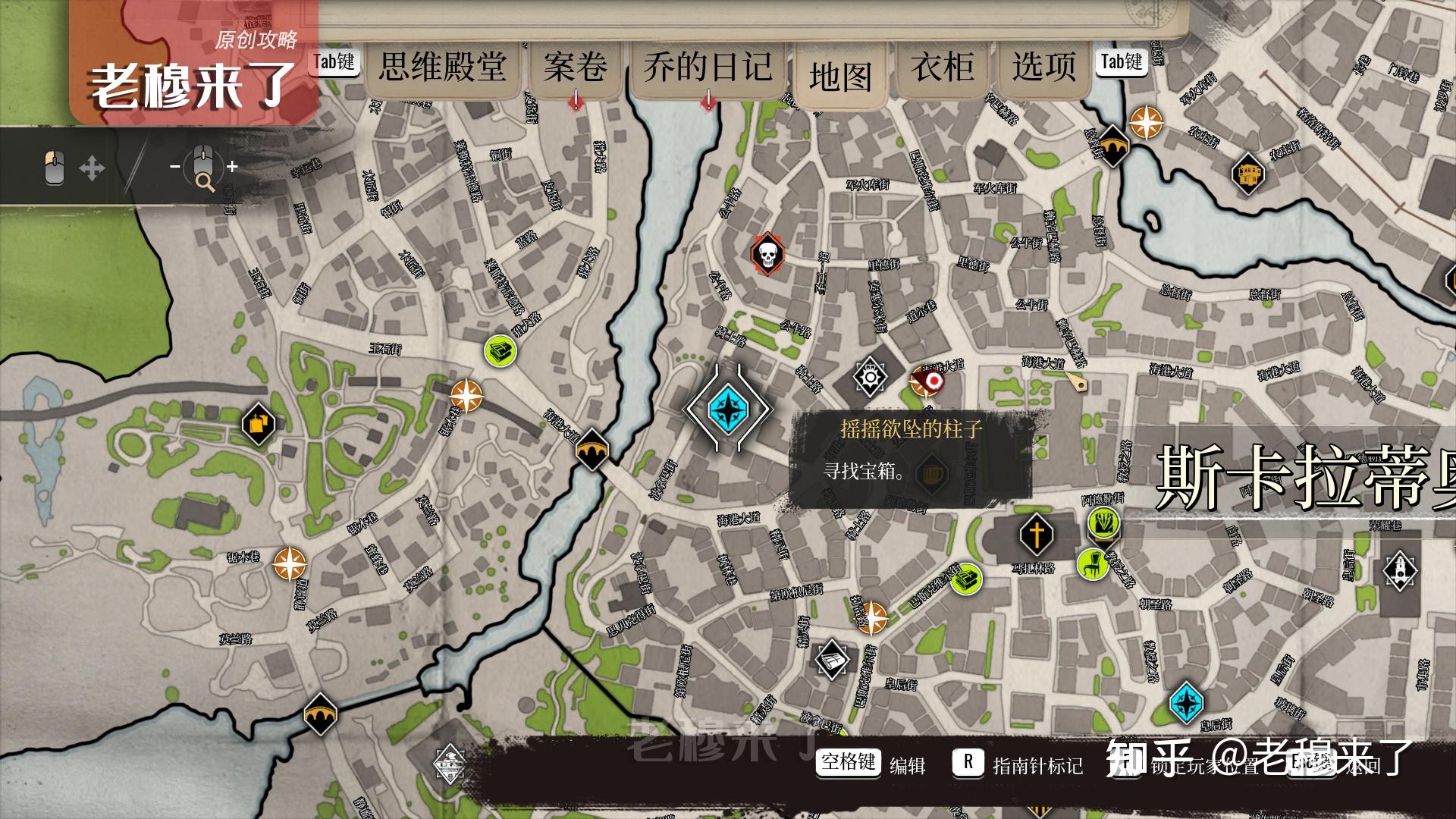Switch to the 衣柜 wardrobe tab

943,67
